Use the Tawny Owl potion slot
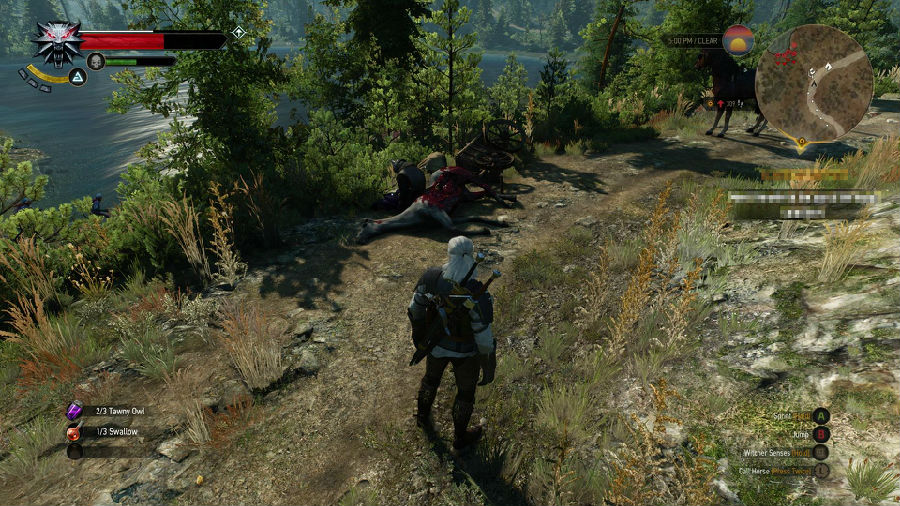900x506 pixels. click(x=75, y=411)
